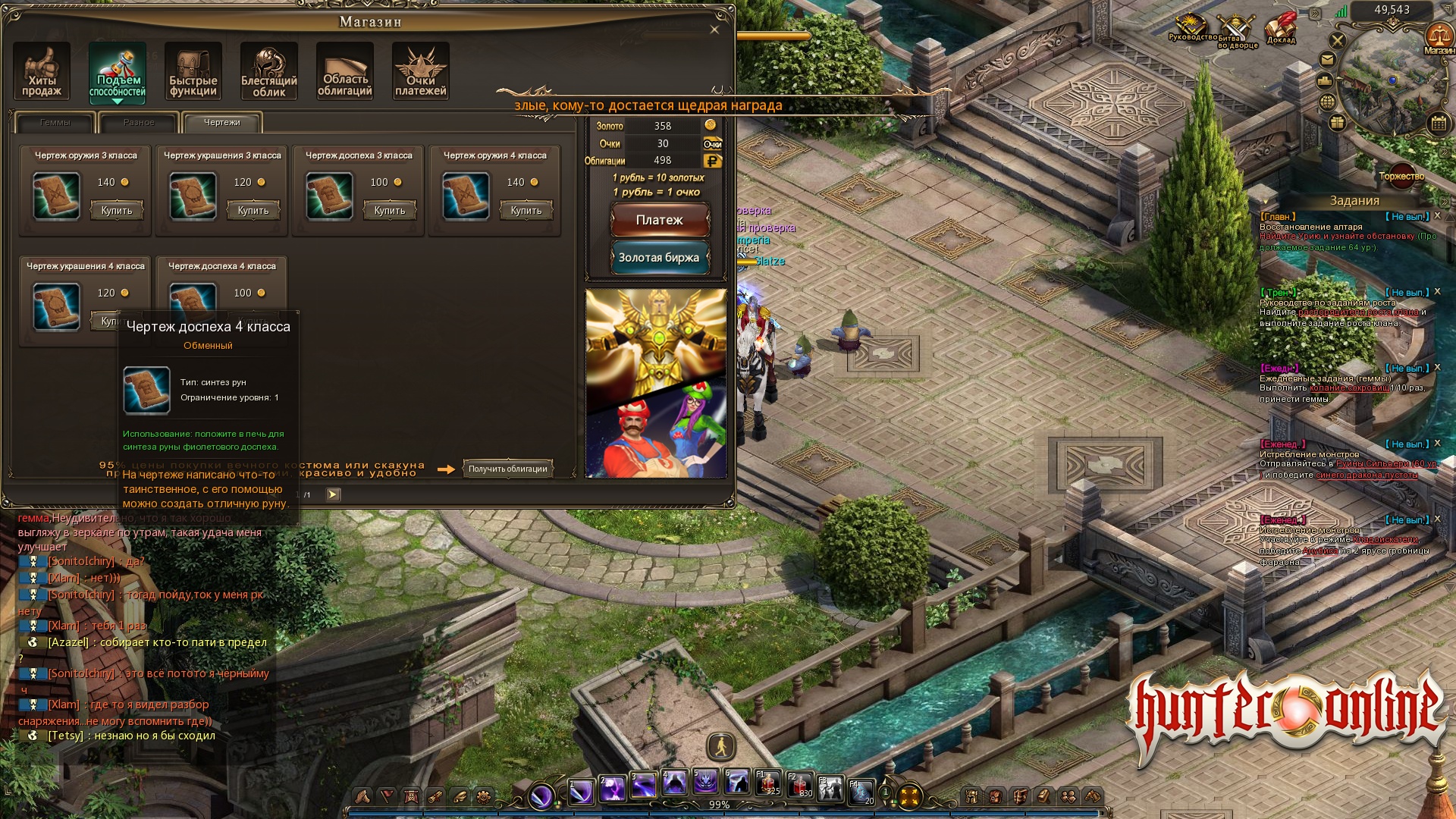Image resolution: width=1456 pixels, height=819 pixels.
Task: Select the Быстрые функции category
Action: point(193,71)
